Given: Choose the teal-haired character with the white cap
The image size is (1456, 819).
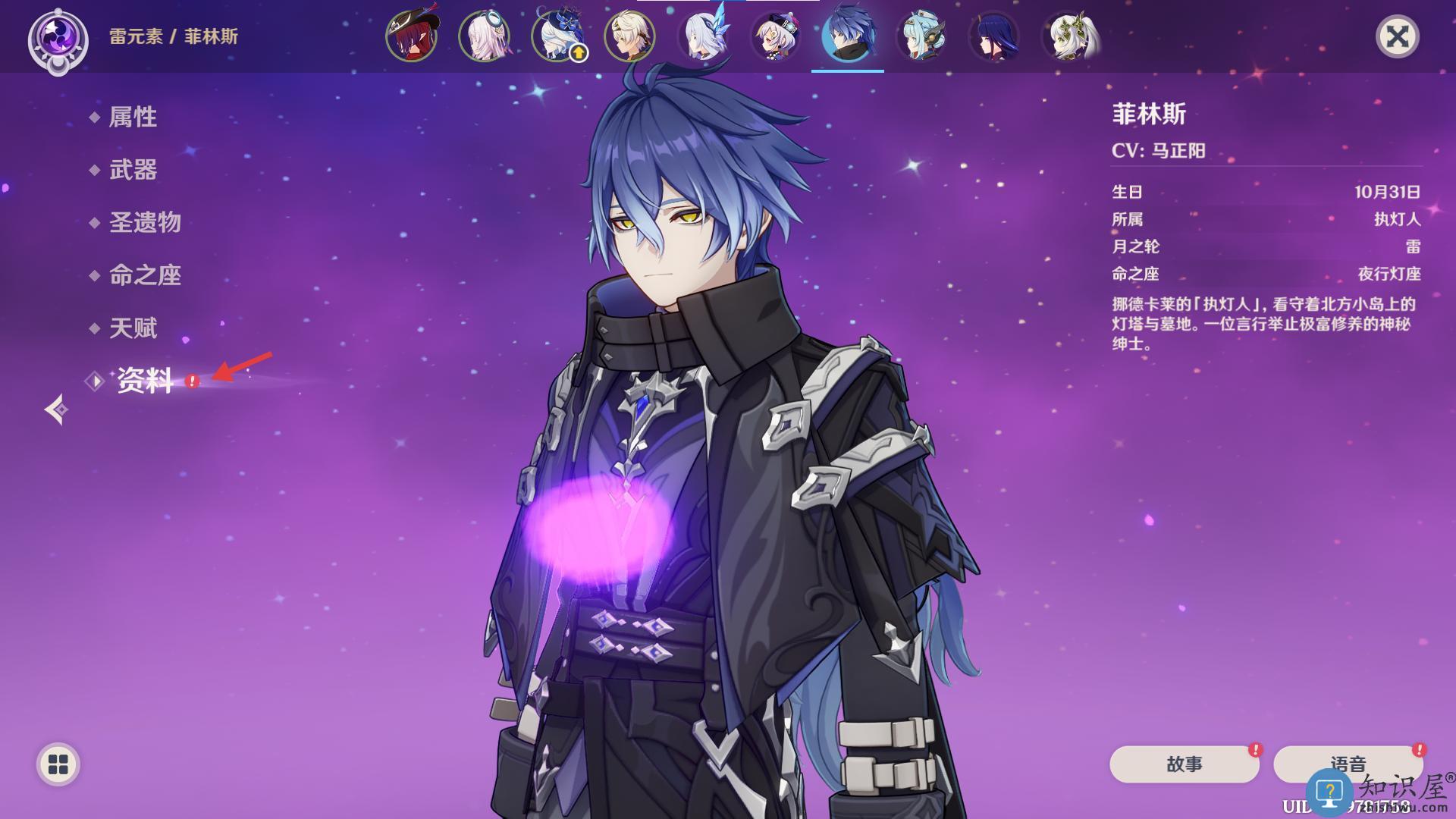Looking at the screenshot, I should (x=921, y=36).
